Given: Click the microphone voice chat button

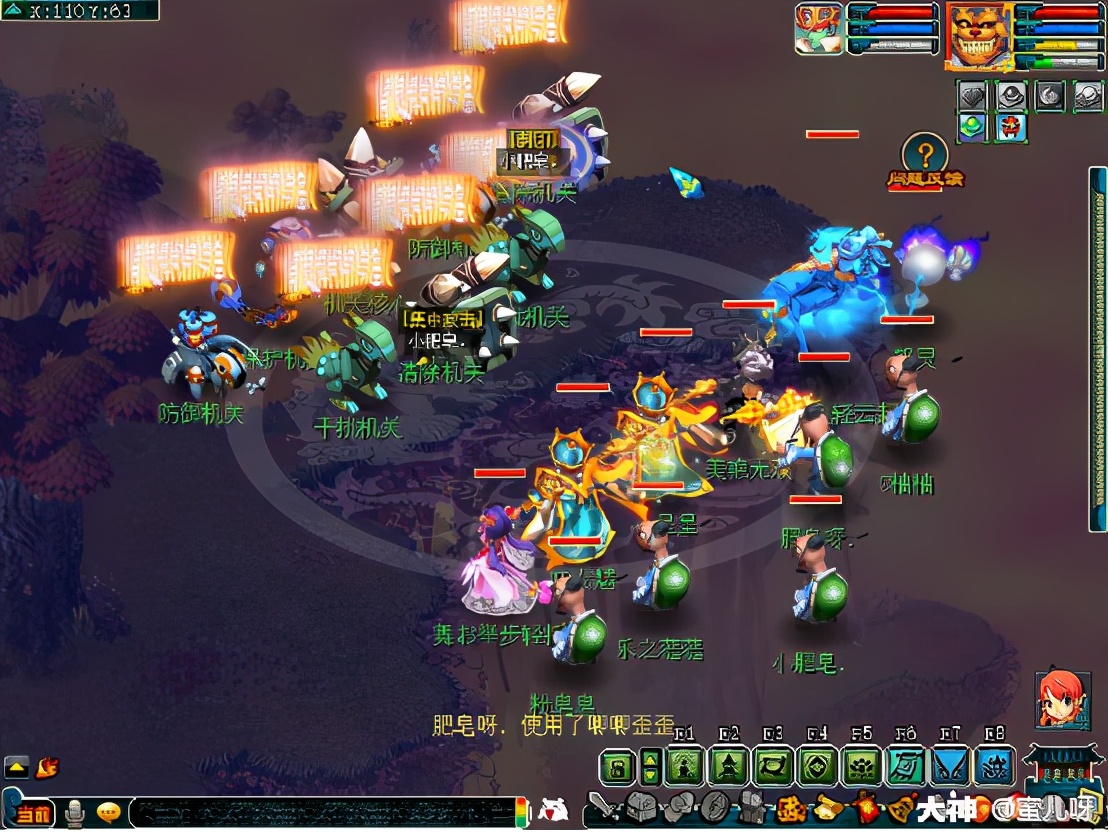Looking at the screenshot, I should pos(73,813).
